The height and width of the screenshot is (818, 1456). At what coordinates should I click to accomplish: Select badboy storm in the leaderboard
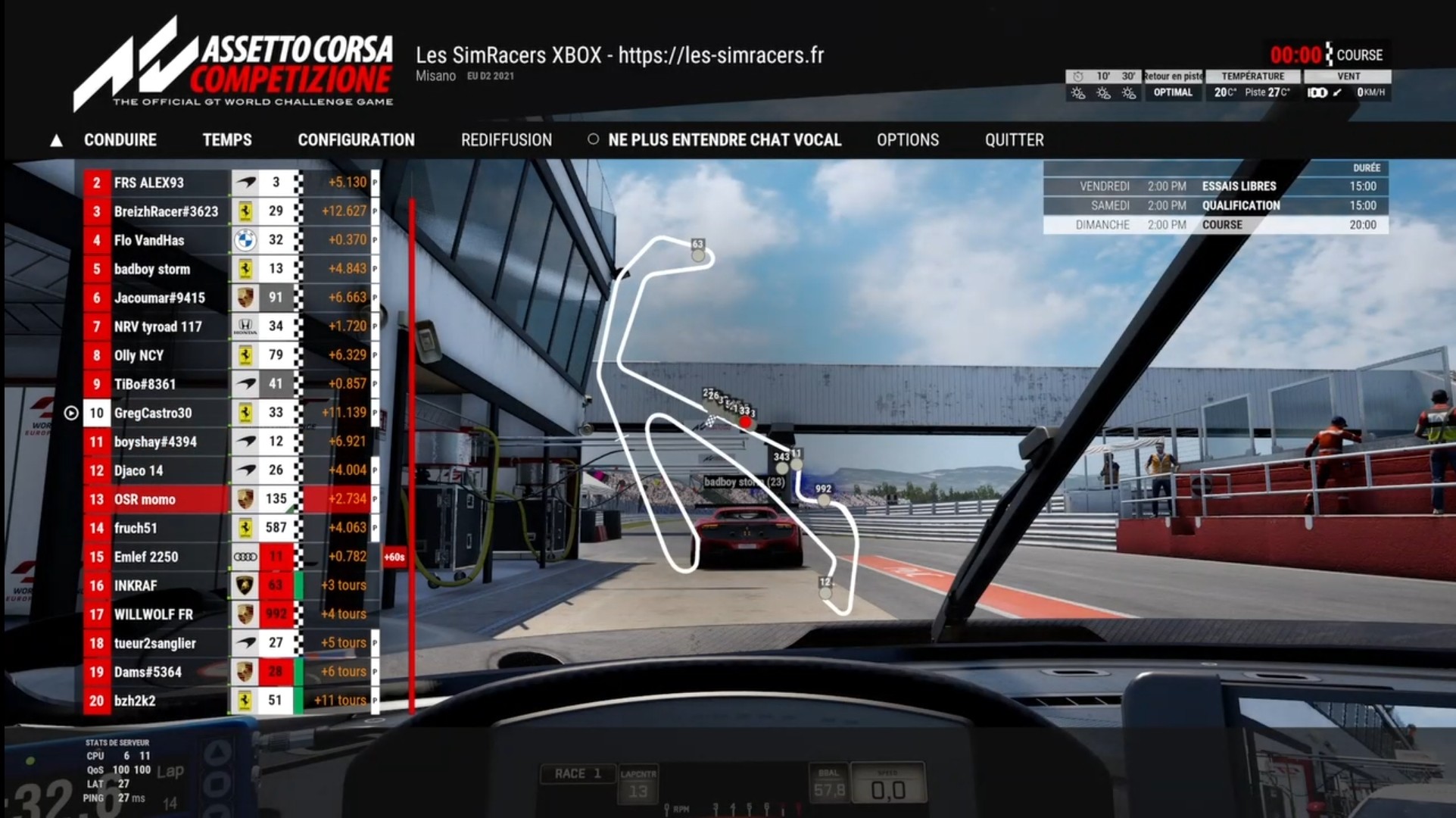click(x=152, y=269)
